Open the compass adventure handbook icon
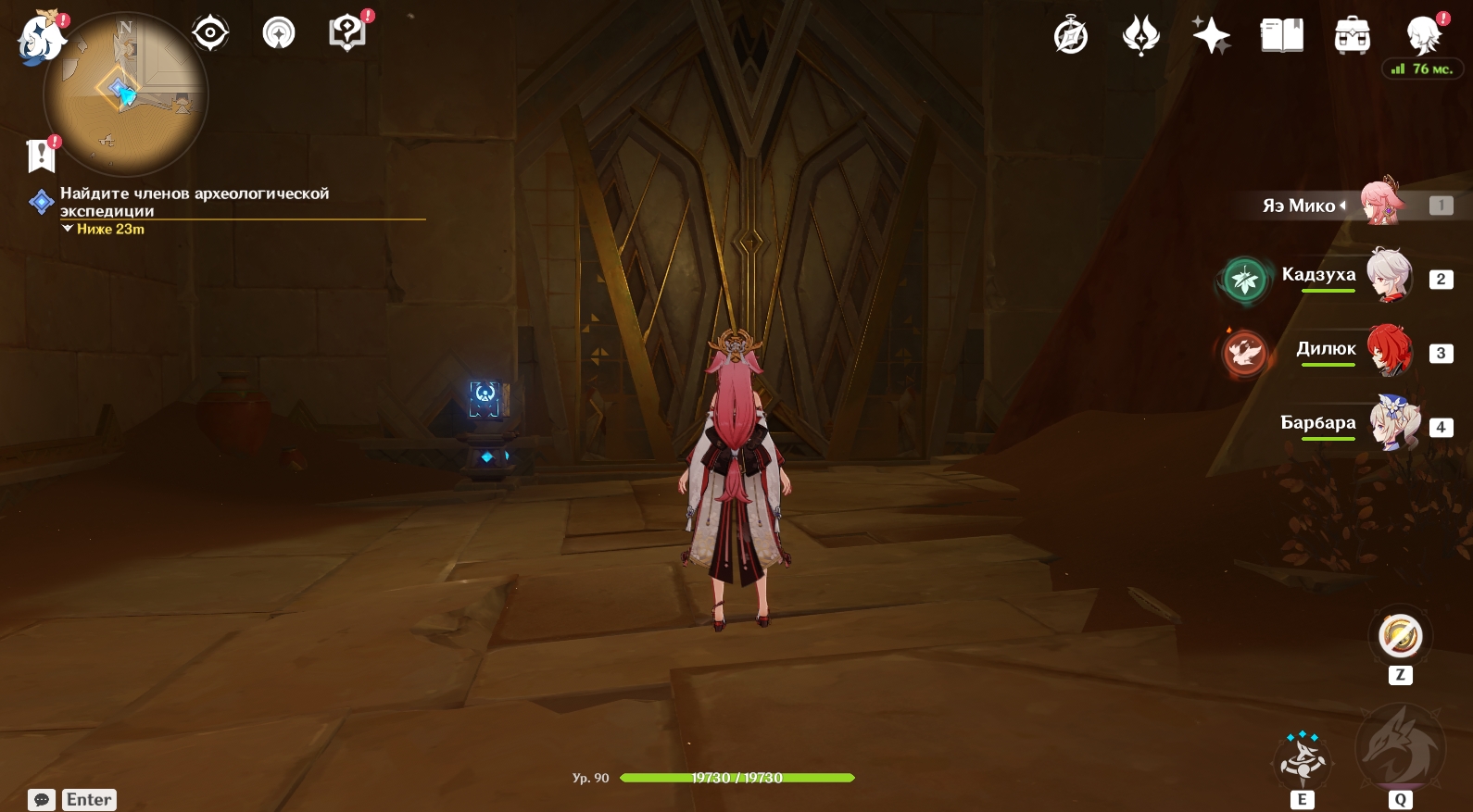 (x=1071, y=36)
